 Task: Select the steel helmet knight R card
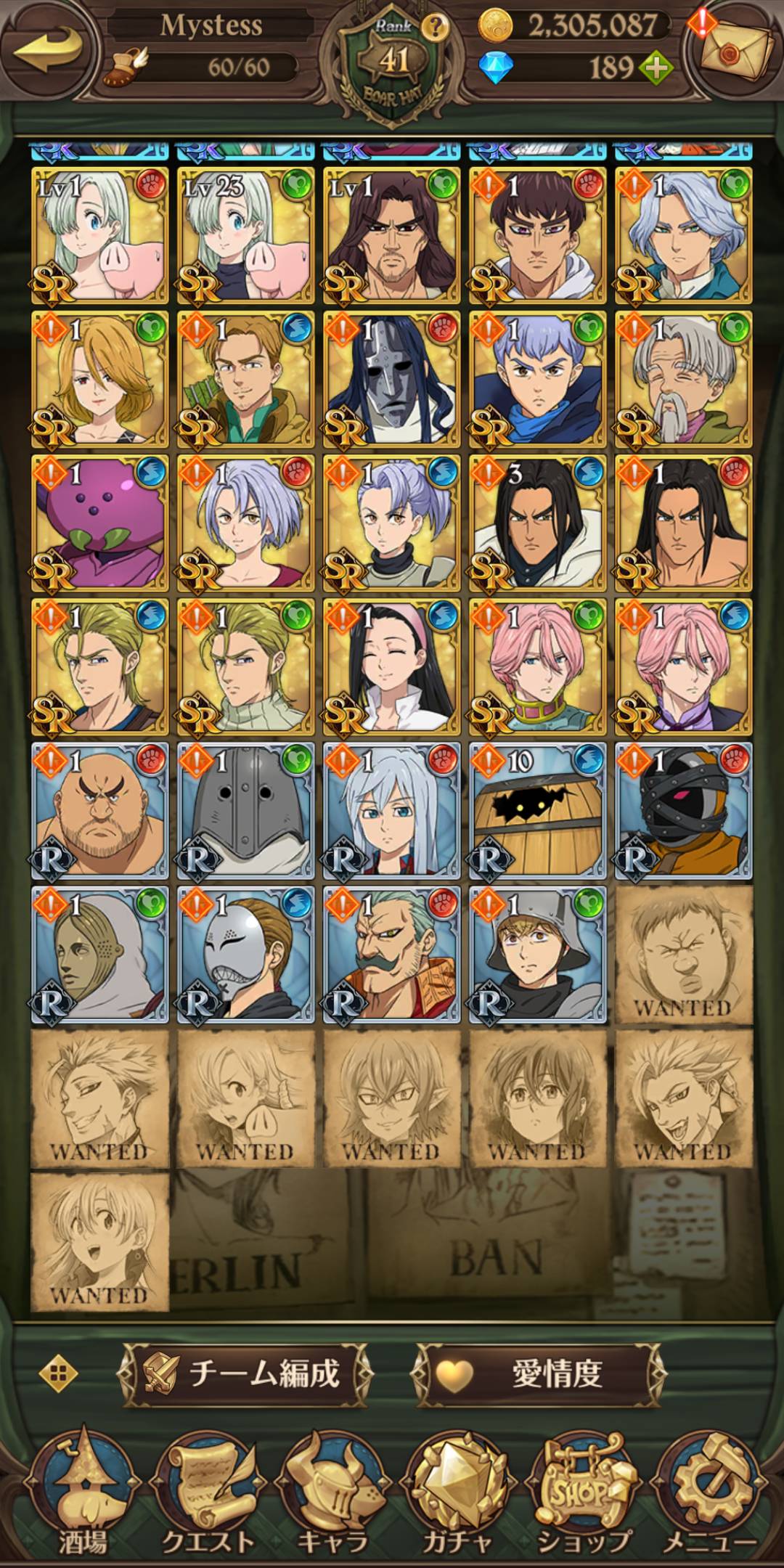pos(245,810)
